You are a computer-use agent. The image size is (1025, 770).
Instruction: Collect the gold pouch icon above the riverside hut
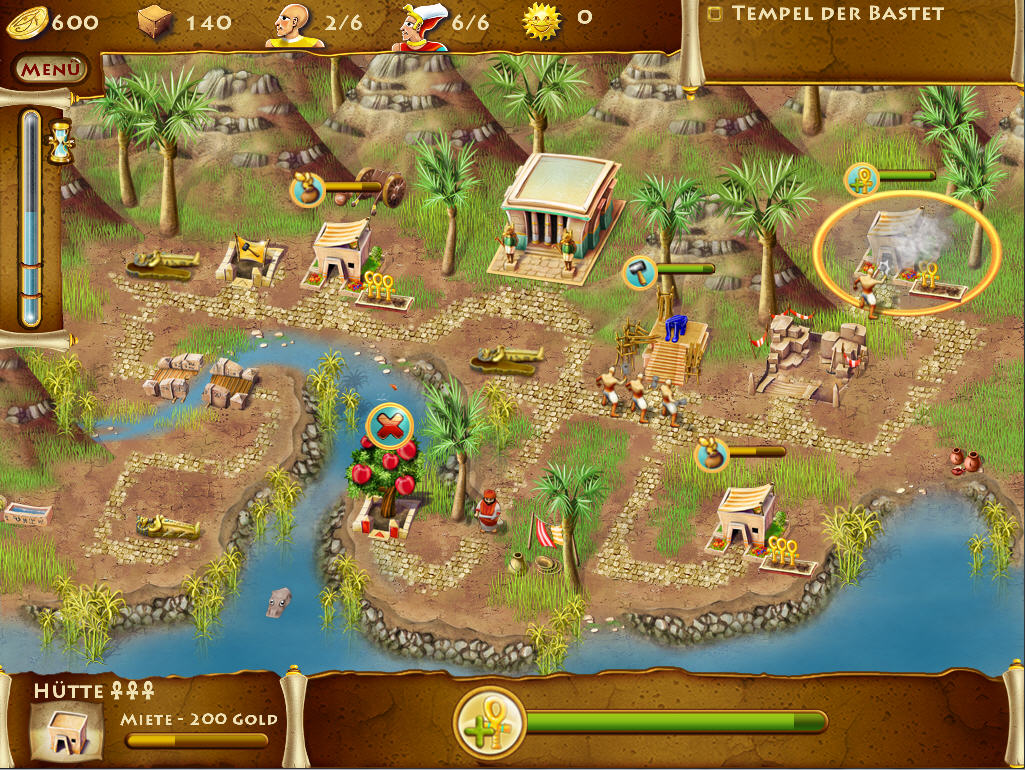pyautogui.click(x=711, y=455)
